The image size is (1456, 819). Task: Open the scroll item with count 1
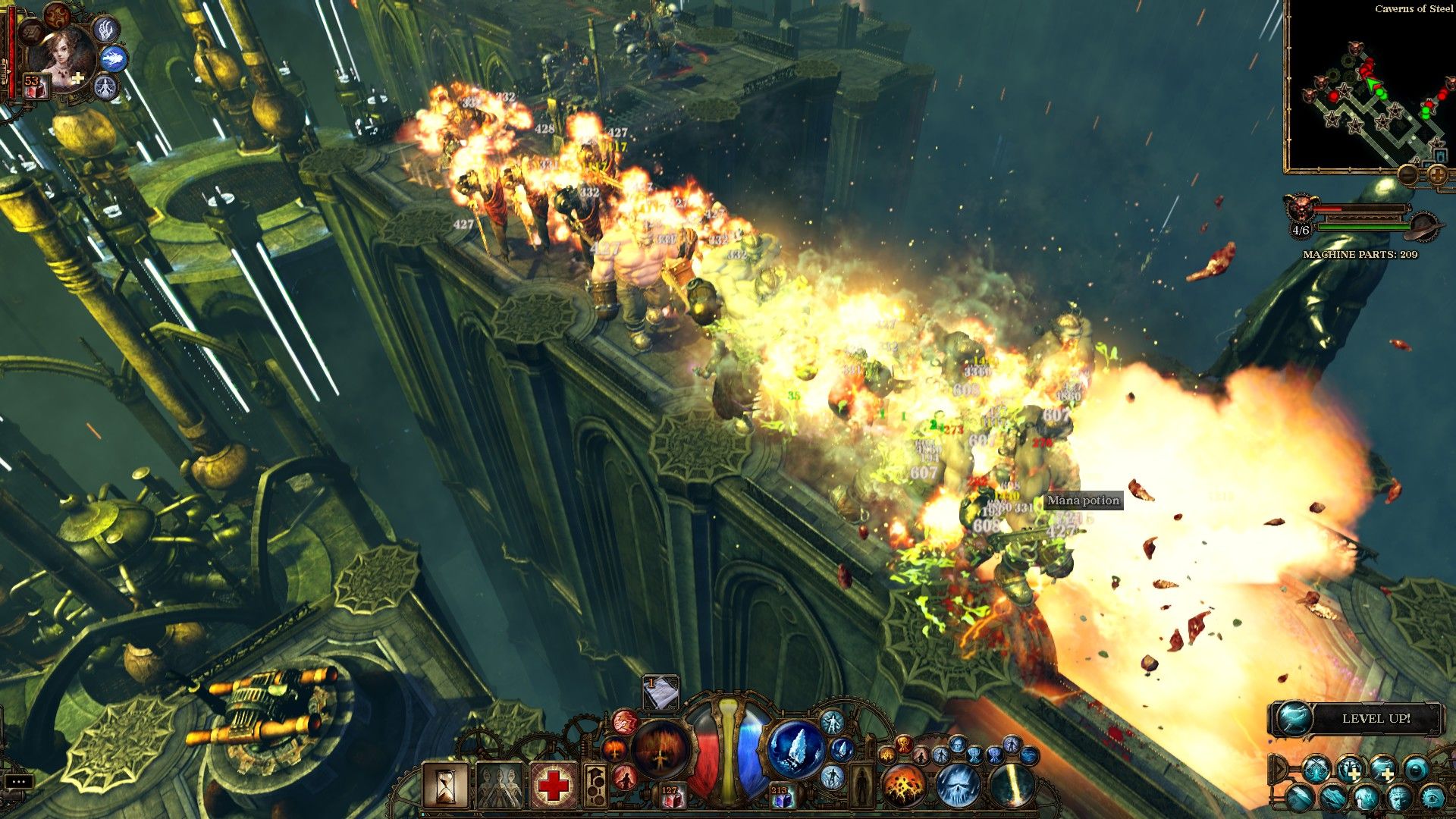tap(661, 693)
